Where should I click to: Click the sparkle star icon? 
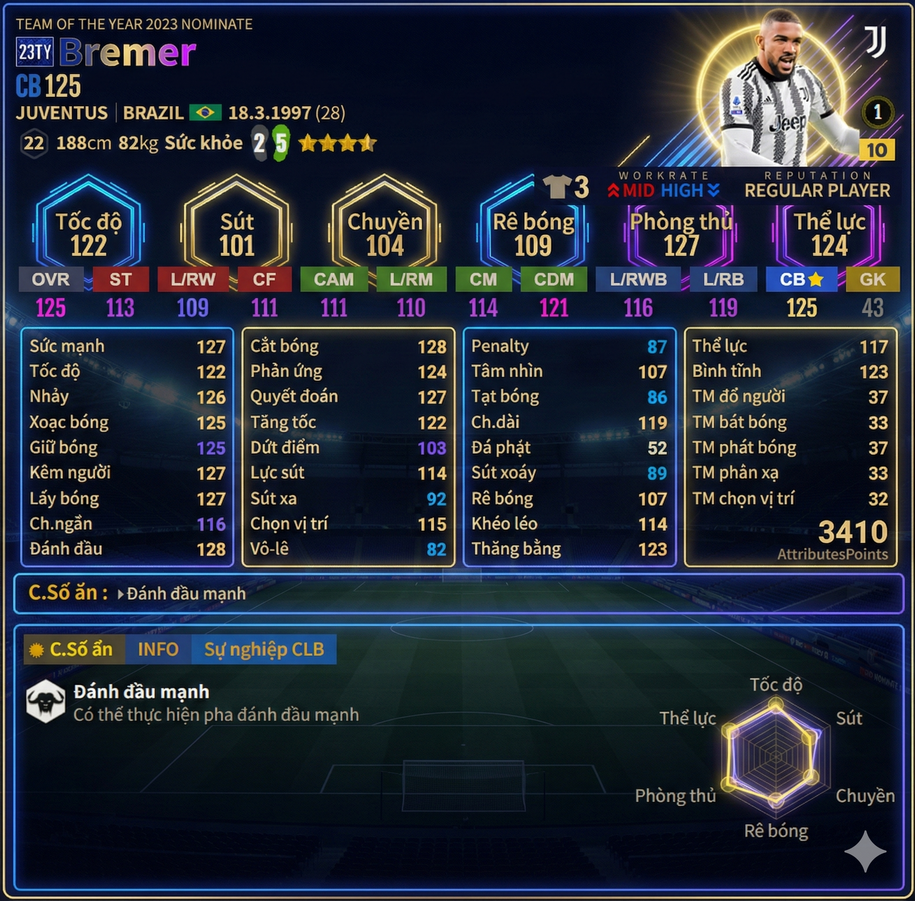[865, 852]
